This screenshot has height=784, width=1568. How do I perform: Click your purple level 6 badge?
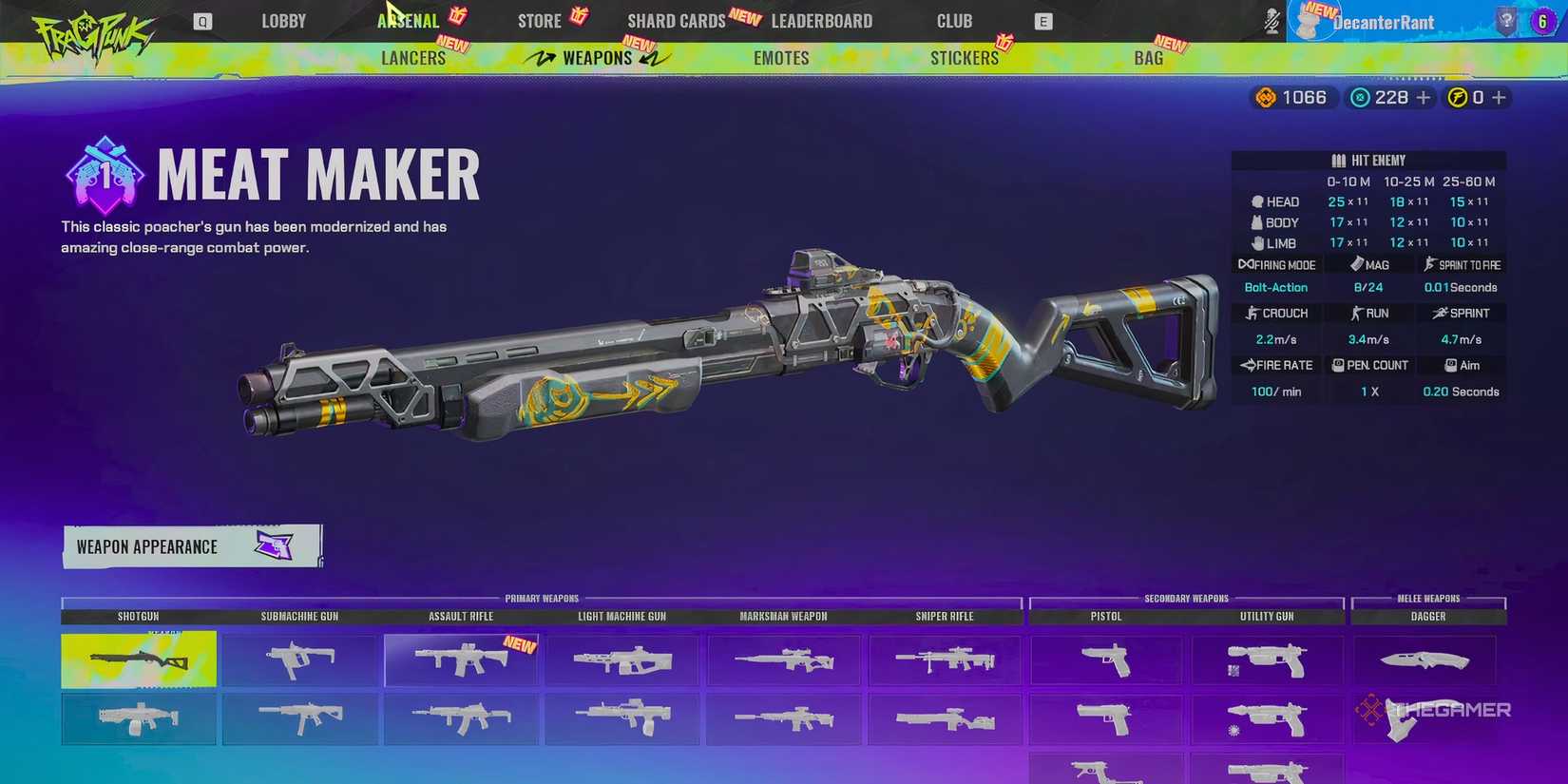1541,20
